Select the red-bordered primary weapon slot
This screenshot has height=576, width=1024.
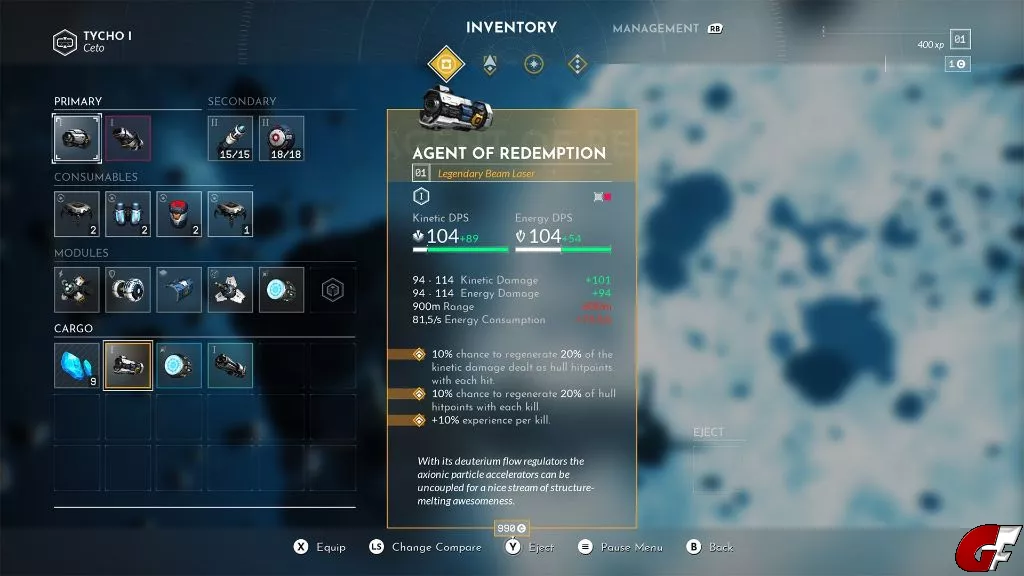click(x=129, y=138)
